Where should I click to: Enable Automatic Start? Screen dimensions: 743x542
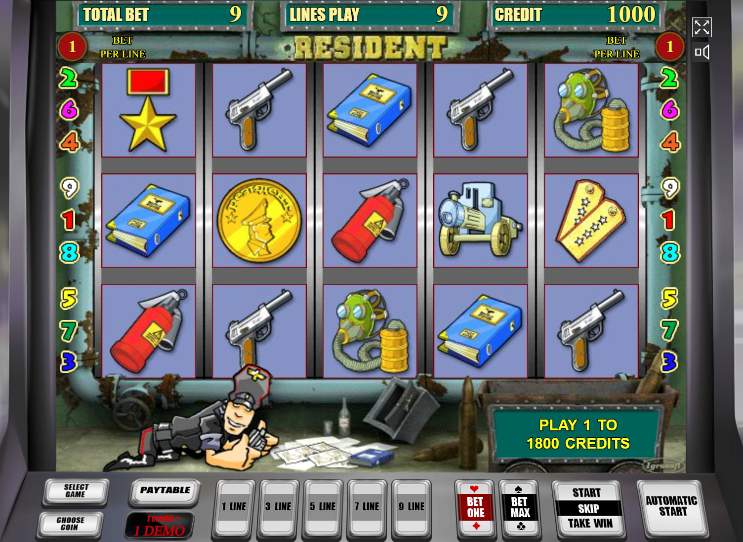672,506
